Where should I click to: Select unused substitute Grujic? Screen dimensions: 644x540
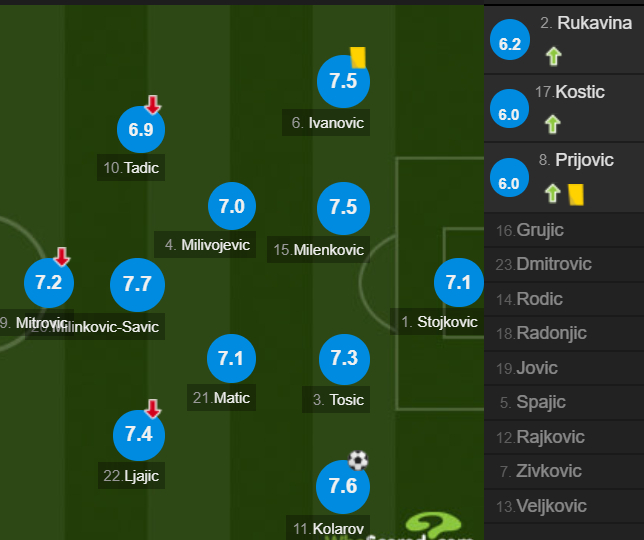click(540, 230)
